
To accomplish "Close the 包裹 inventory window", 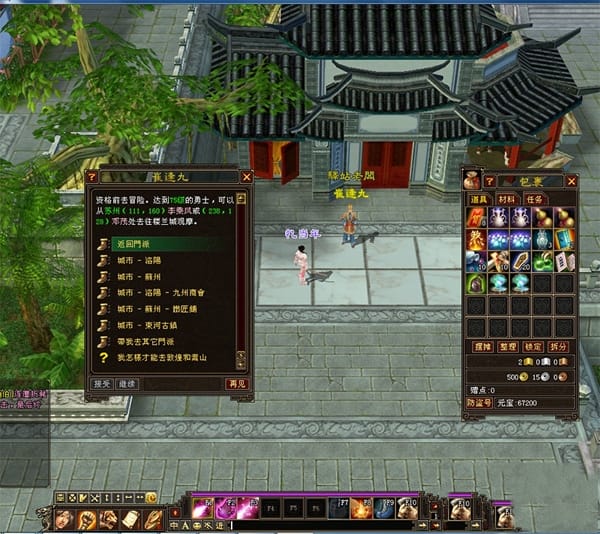I will point(571,181).
